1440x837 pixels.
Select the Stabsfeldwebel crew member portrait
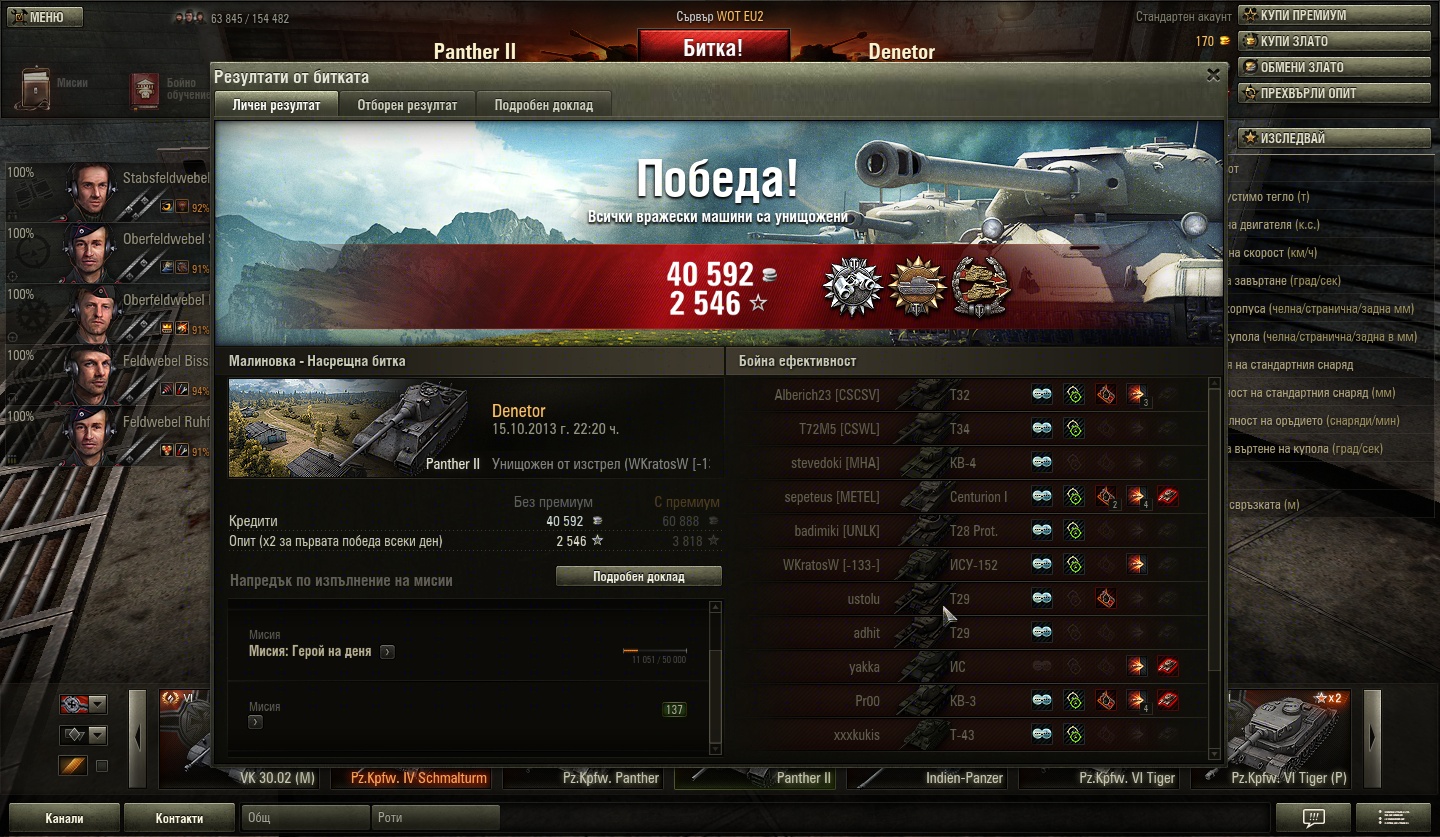(91, 190)
